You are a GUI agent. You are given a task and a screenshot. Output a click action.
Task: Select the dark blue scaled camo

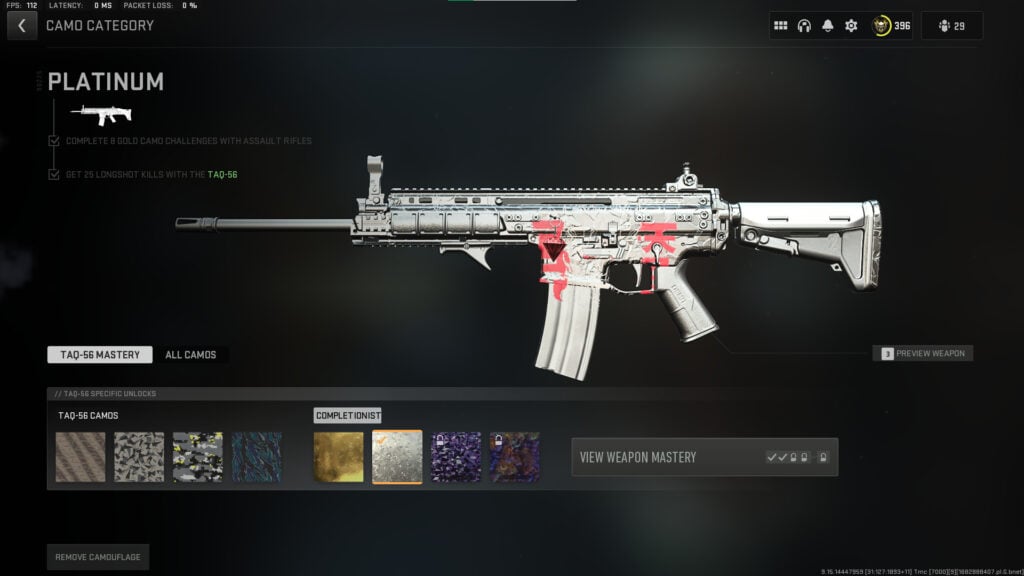tap(256, 457)
